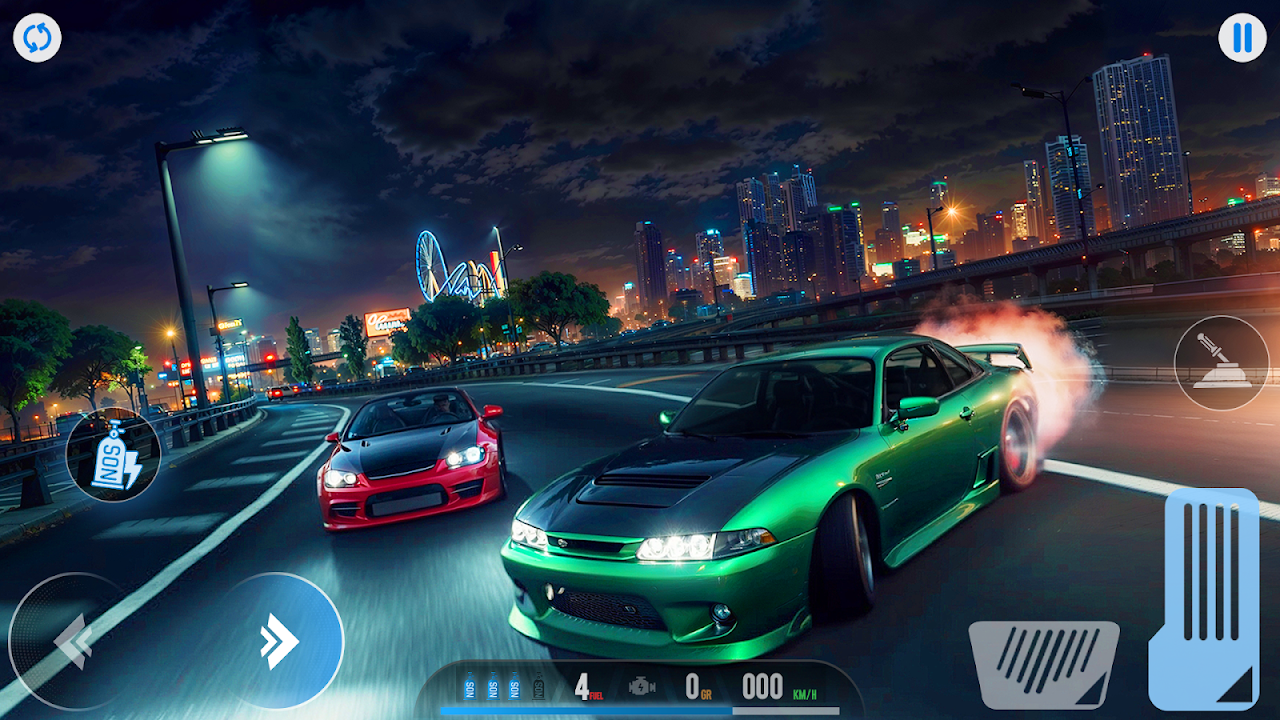Hit the grey brake pedal

(x=1043, y=663)
